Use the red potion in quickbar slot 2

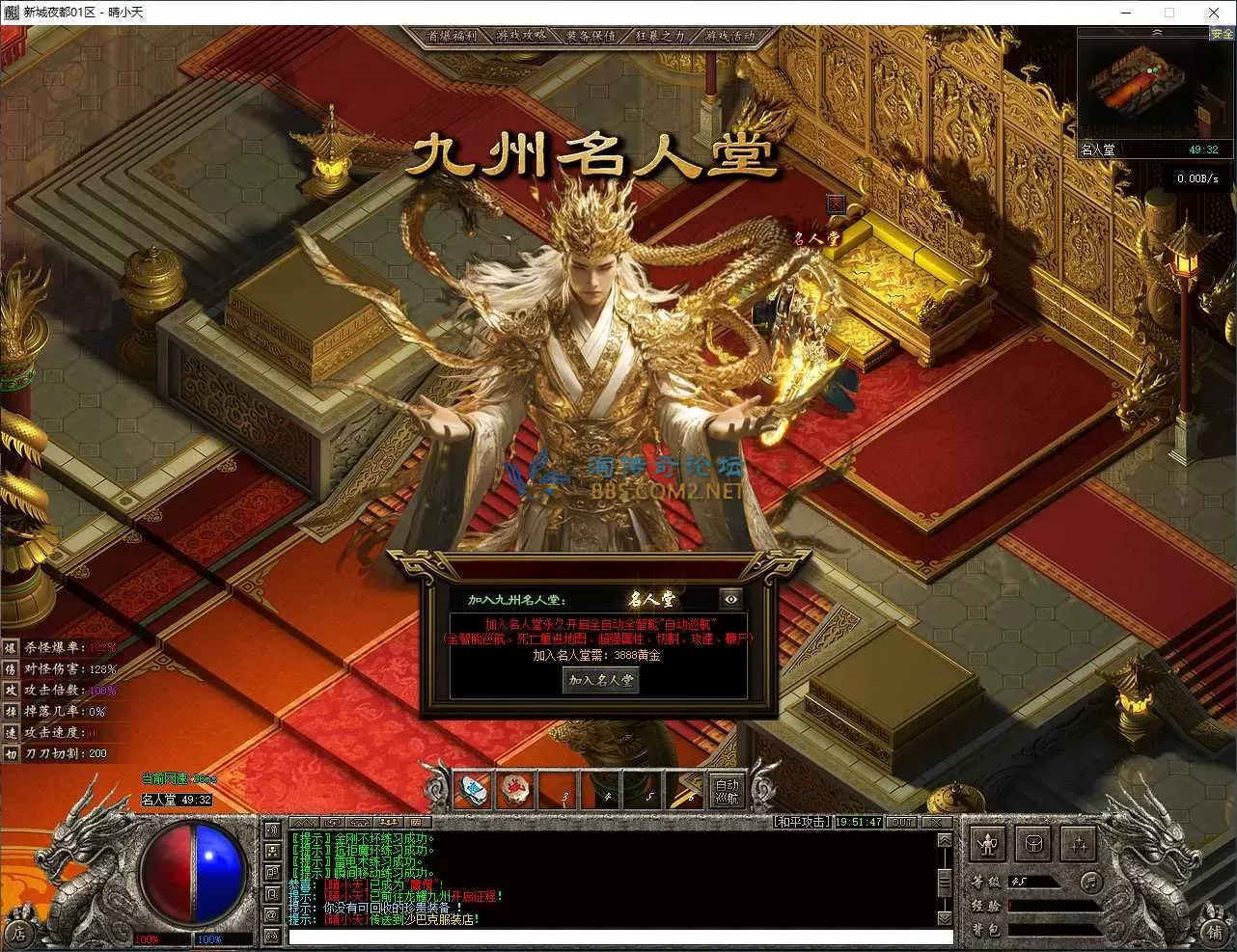[x=515, y=791]
